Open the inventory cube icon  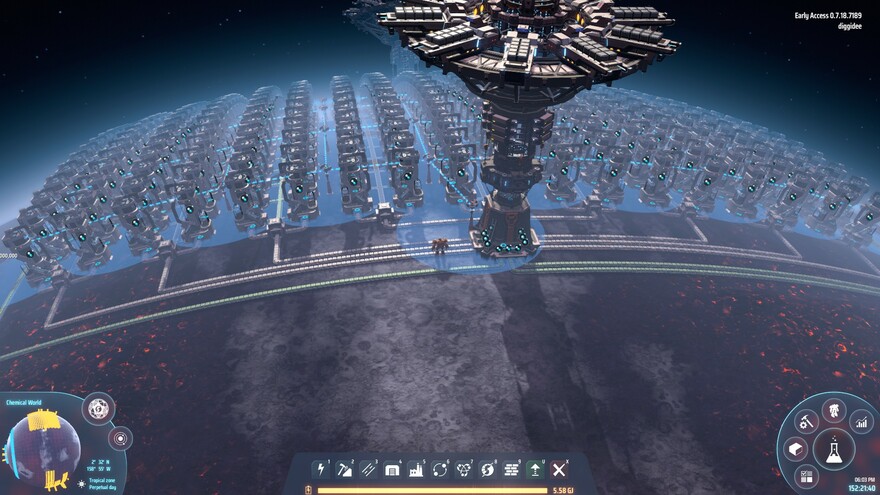pyautogui.click(x=796, y=449)
